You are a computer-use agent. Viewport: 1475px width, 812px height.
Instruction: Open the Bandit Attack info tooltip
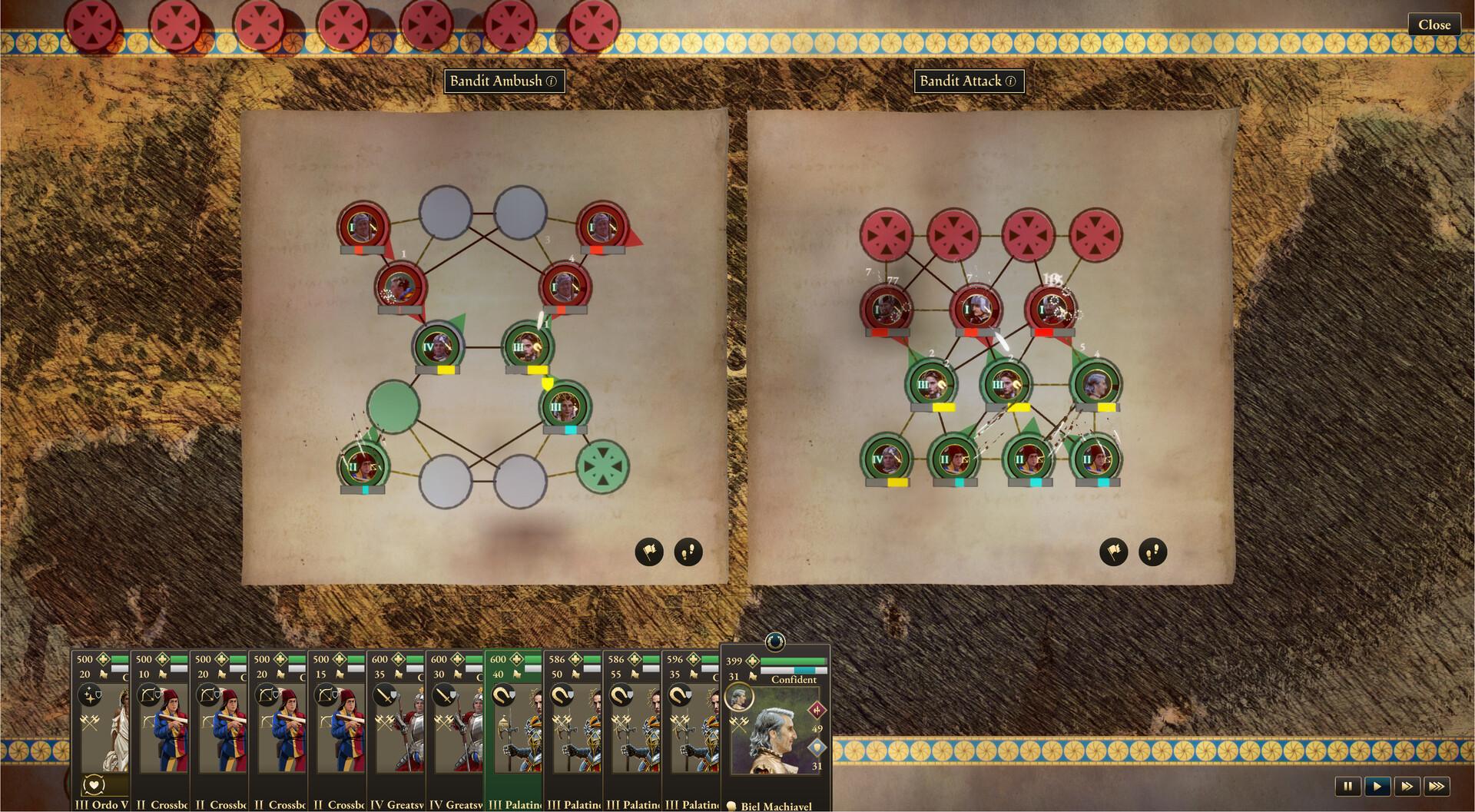click(1011, 81)
